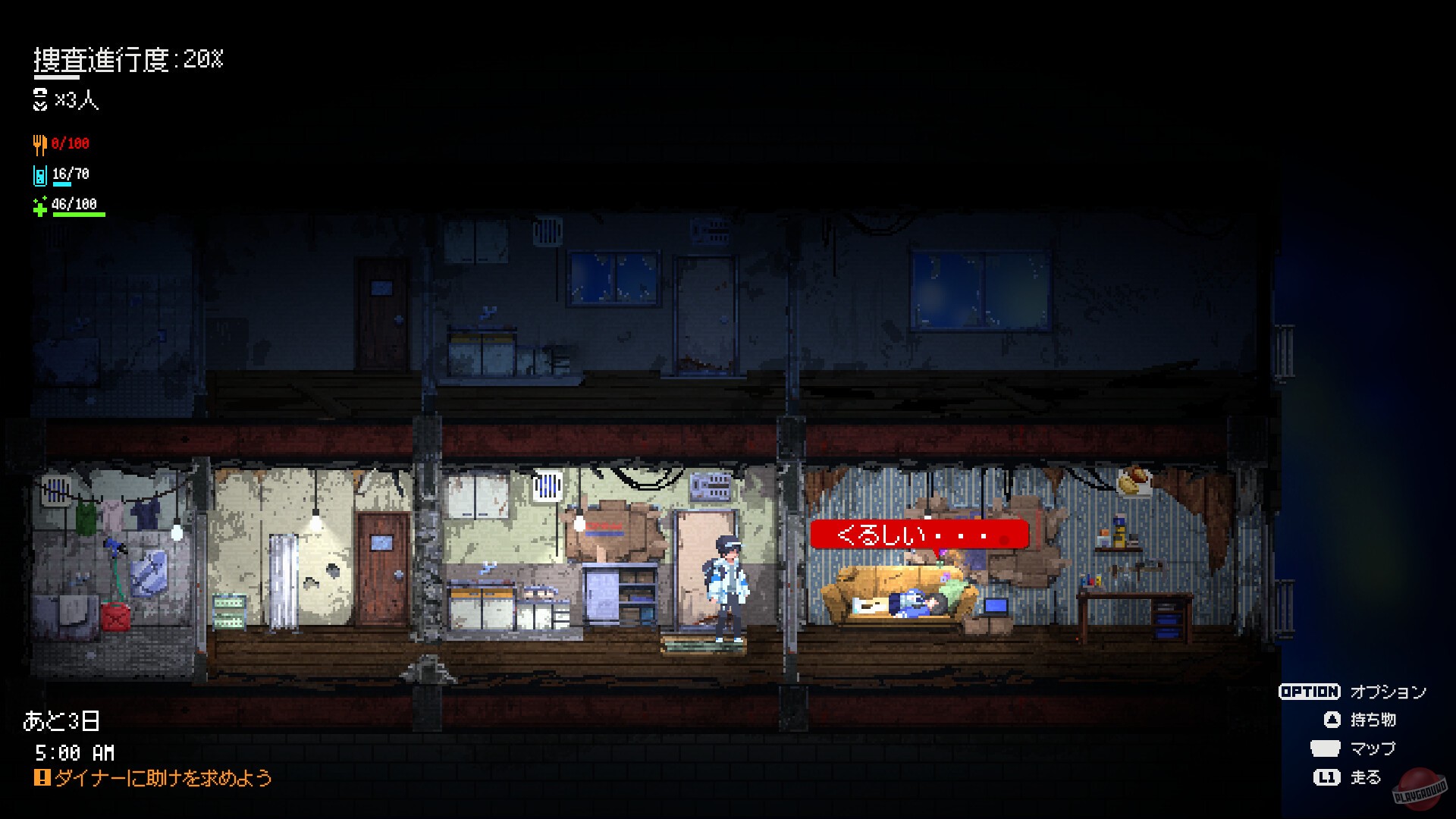Click the 5:00 AM time display
1456x819 pixels.
(76, 754)
